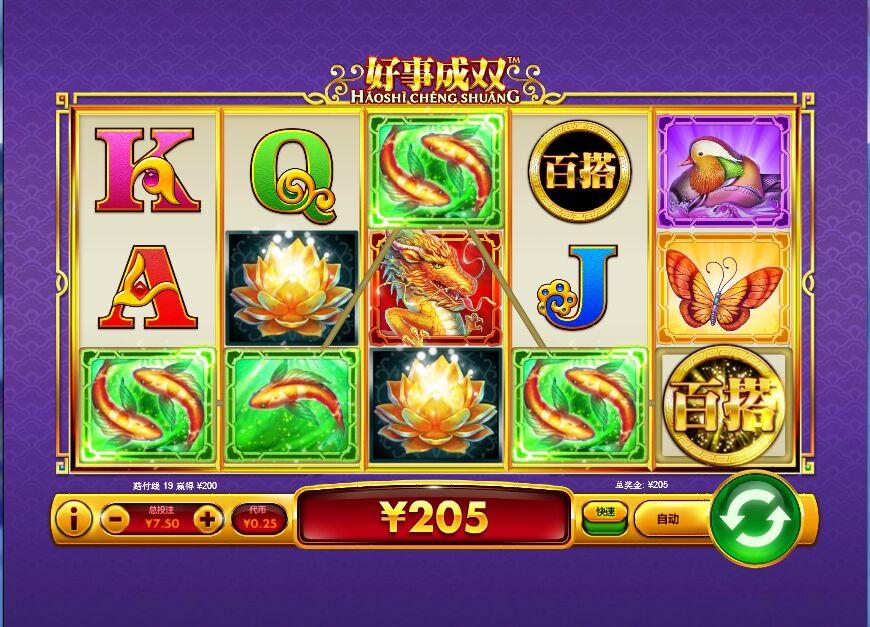Spin the reels with green button
The height and width of the screenshot is (627, 870).
click(x=755, y=518)
